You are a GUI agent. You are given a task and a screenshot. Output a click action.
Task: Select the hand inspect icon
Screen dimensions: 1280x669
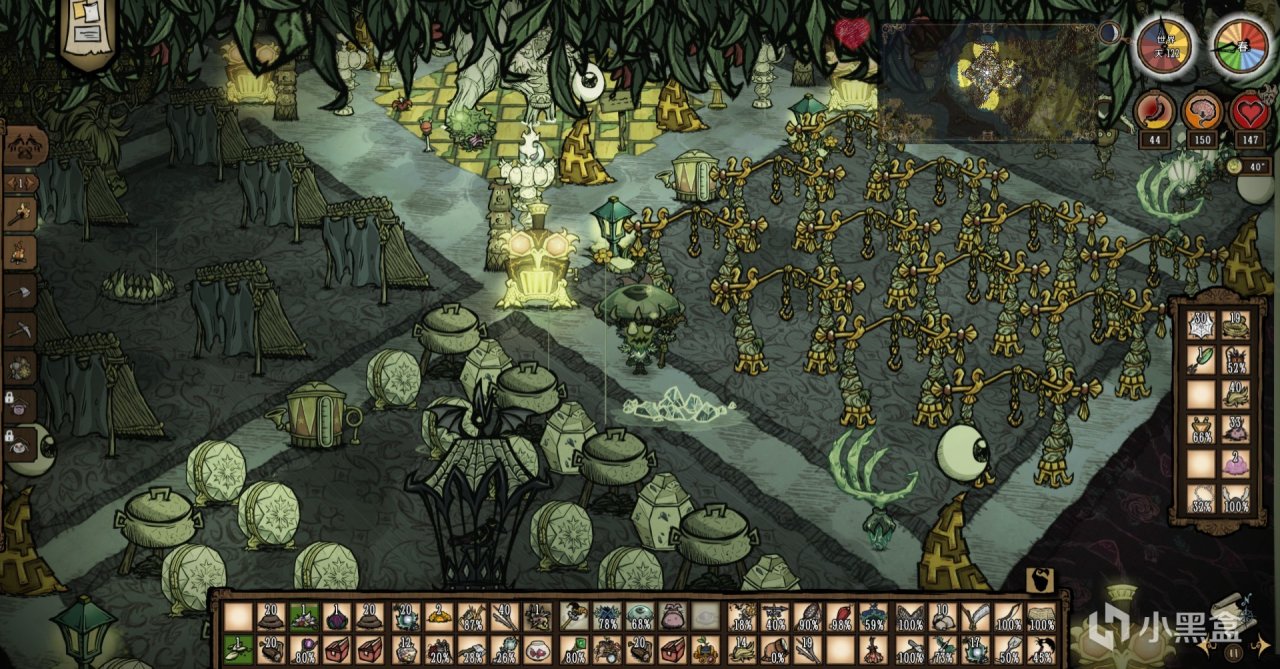[x=1039, y=580]
